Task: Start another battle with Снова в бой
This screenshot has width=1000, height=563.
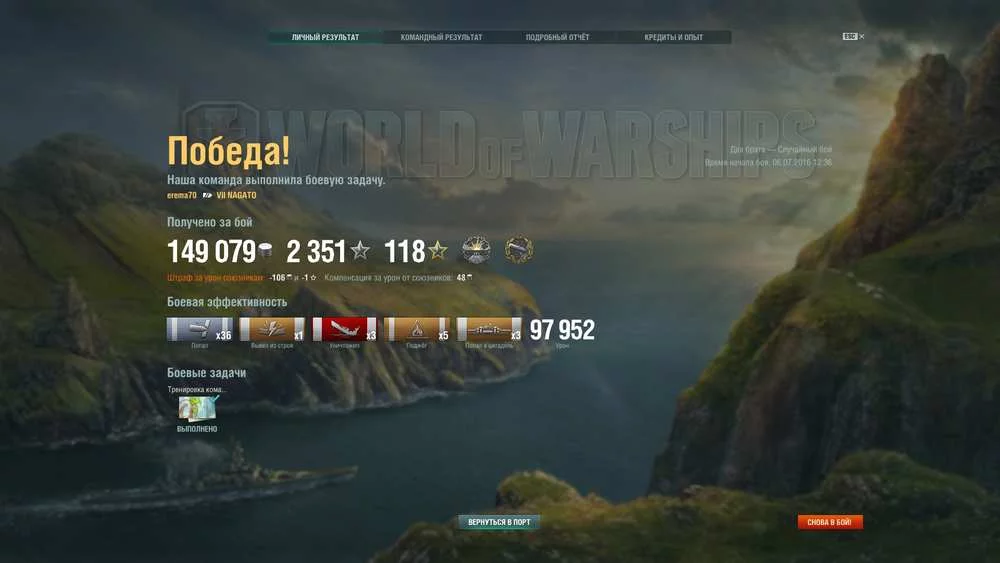Action: point(829,522)
